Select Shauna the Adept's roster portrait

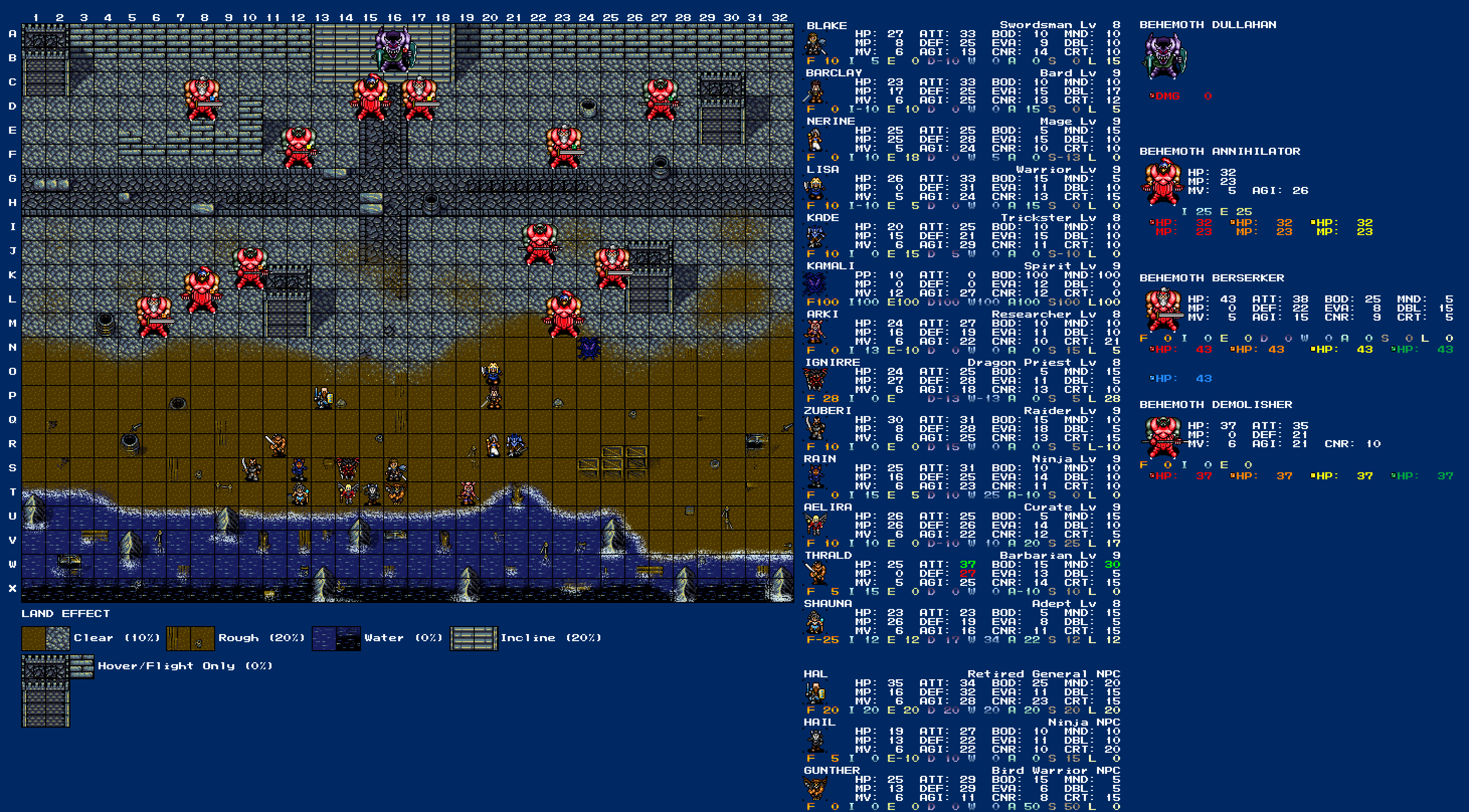[815, 622]
